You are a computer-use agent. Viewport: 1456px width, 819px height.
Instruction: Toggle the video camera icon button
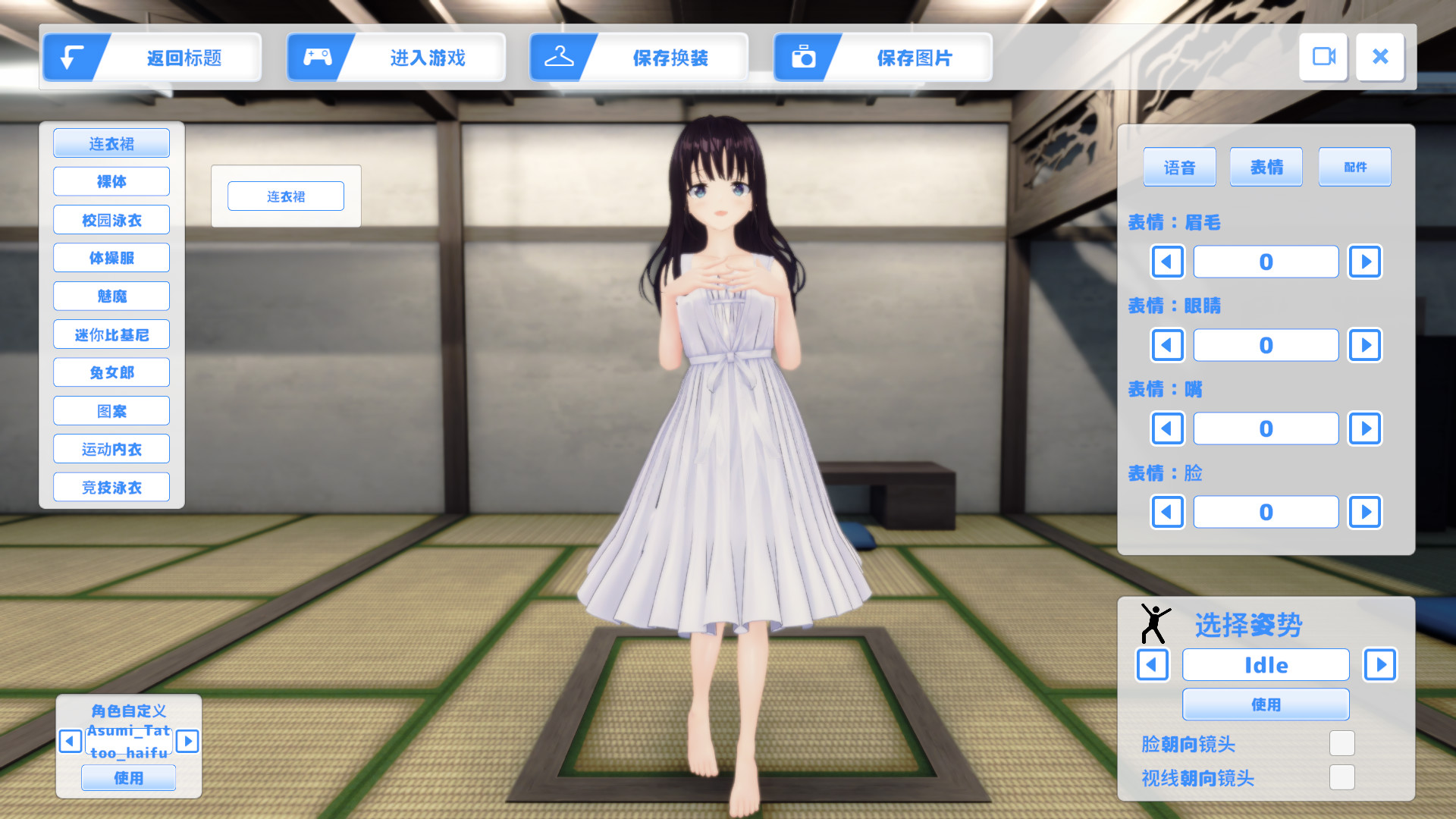click(1323, 57)
